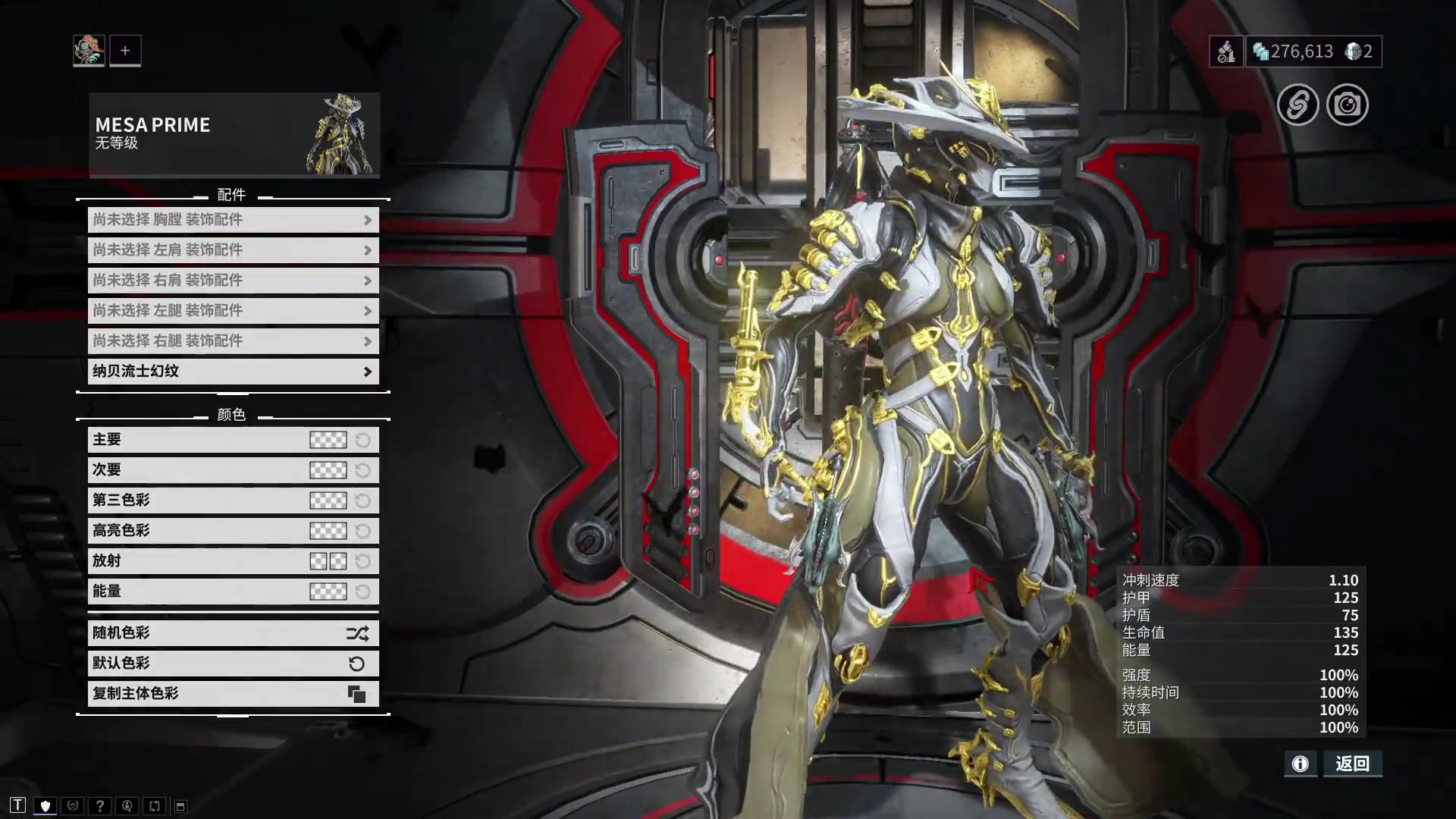Open the platinum currency balance display
This screenshot has width=1456, height=819.
(x=1294, y=52)
